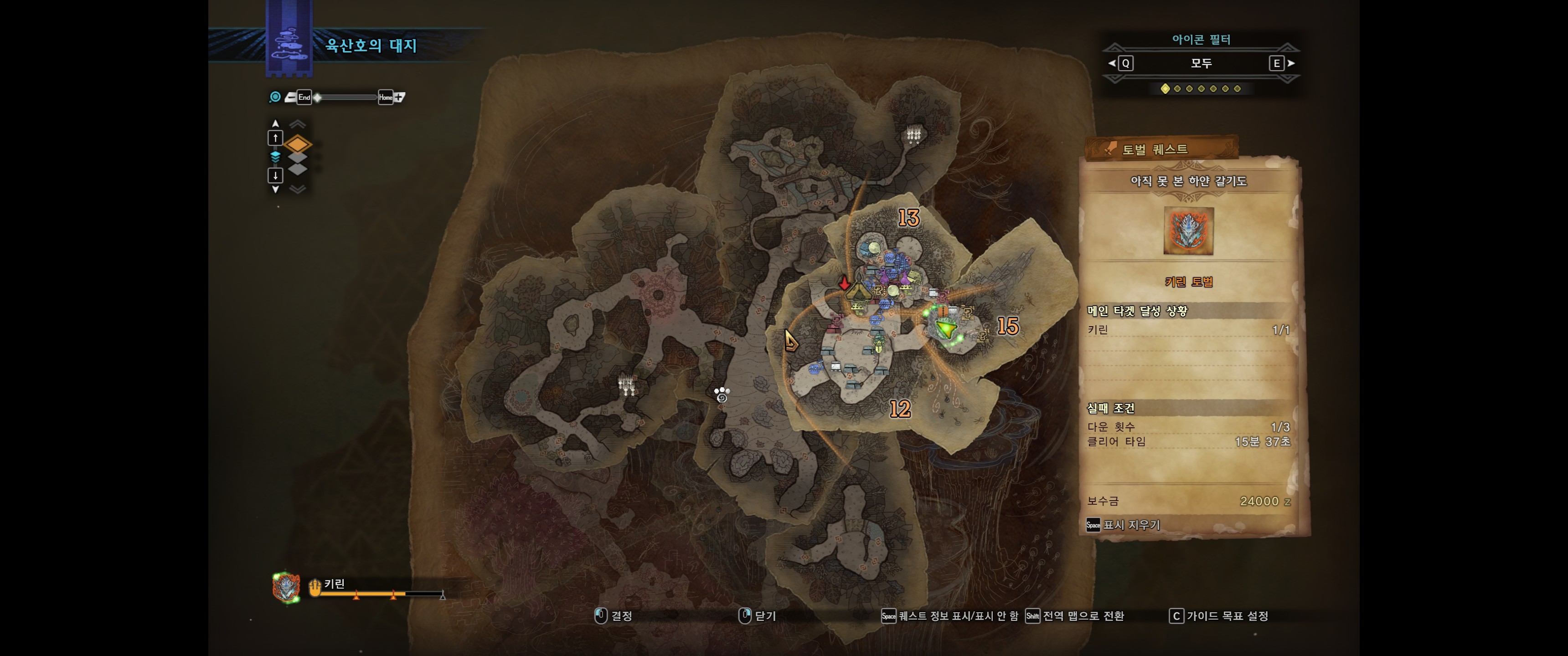Click the area 13 map label

908,218
